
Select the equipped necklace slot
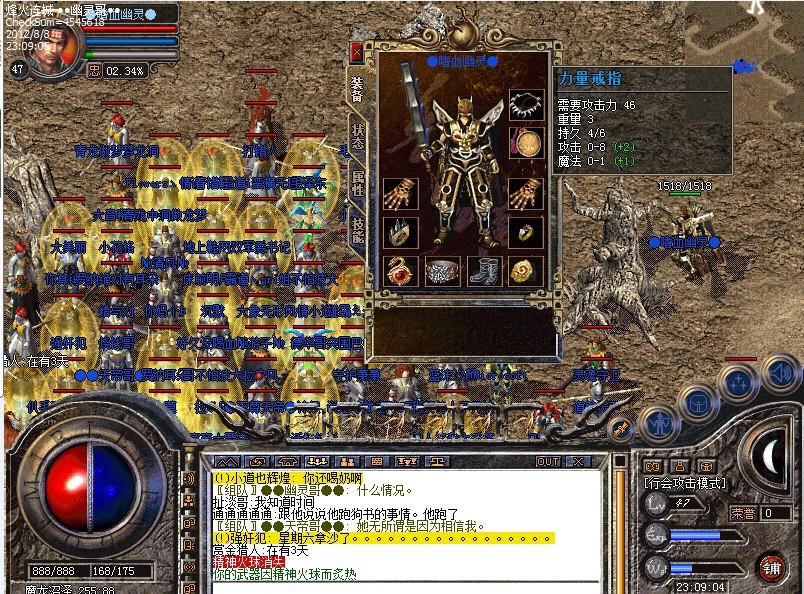coord(525,104)
